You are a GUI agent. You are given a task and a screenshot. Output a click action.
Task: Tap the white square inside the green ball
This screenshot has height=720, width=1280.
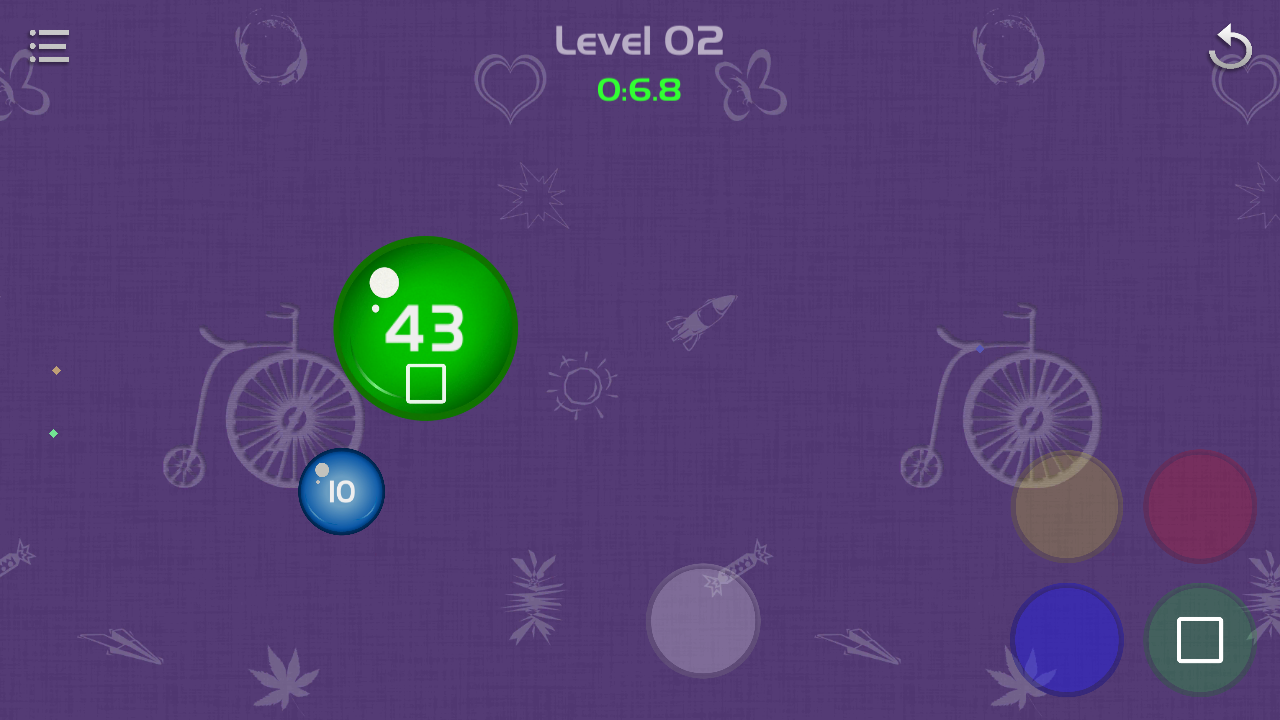[x=425, y=383]
